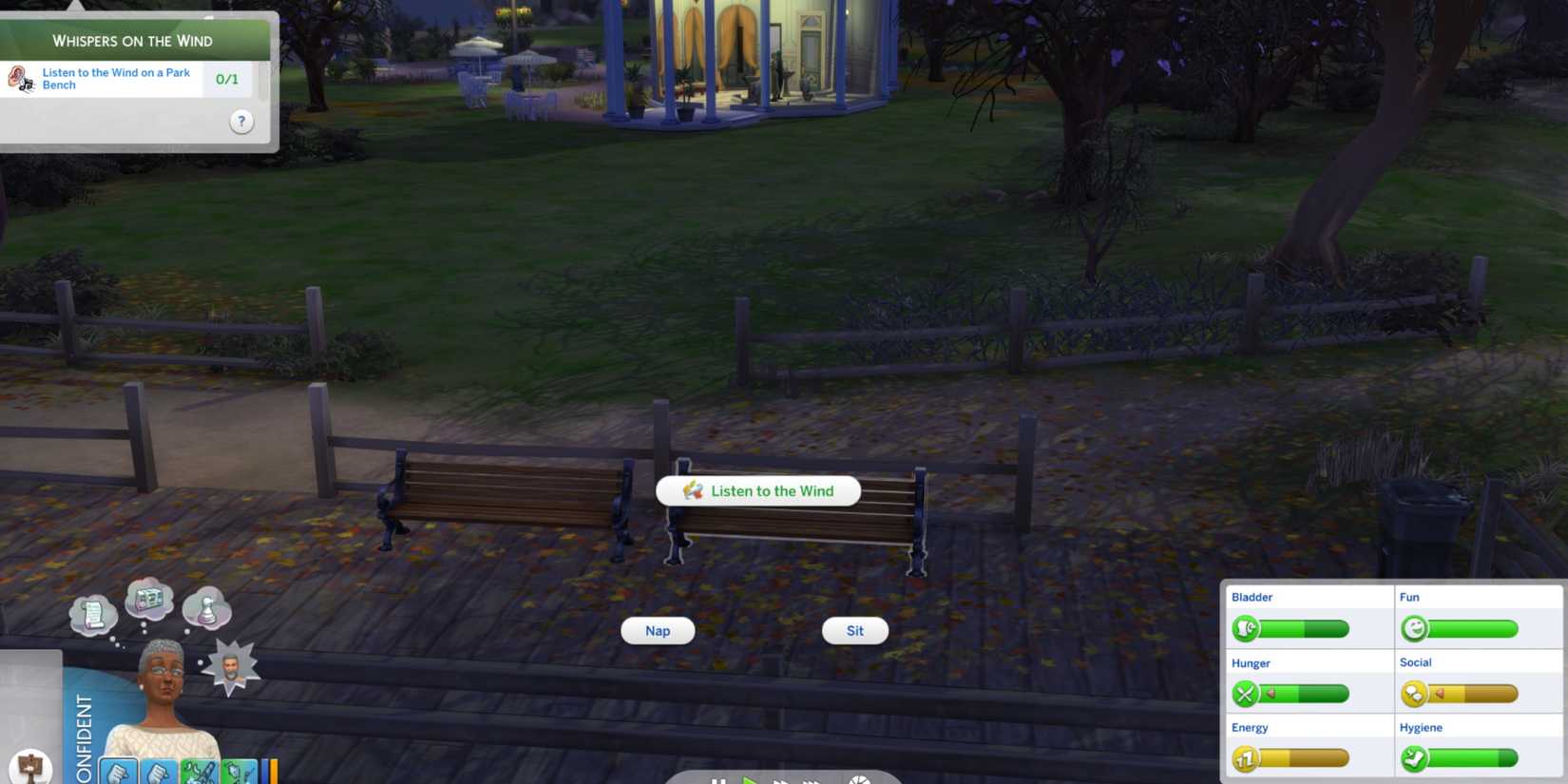Activate fast forward game speed
This screenshot has width=1568, height=784.
[781, 781]
